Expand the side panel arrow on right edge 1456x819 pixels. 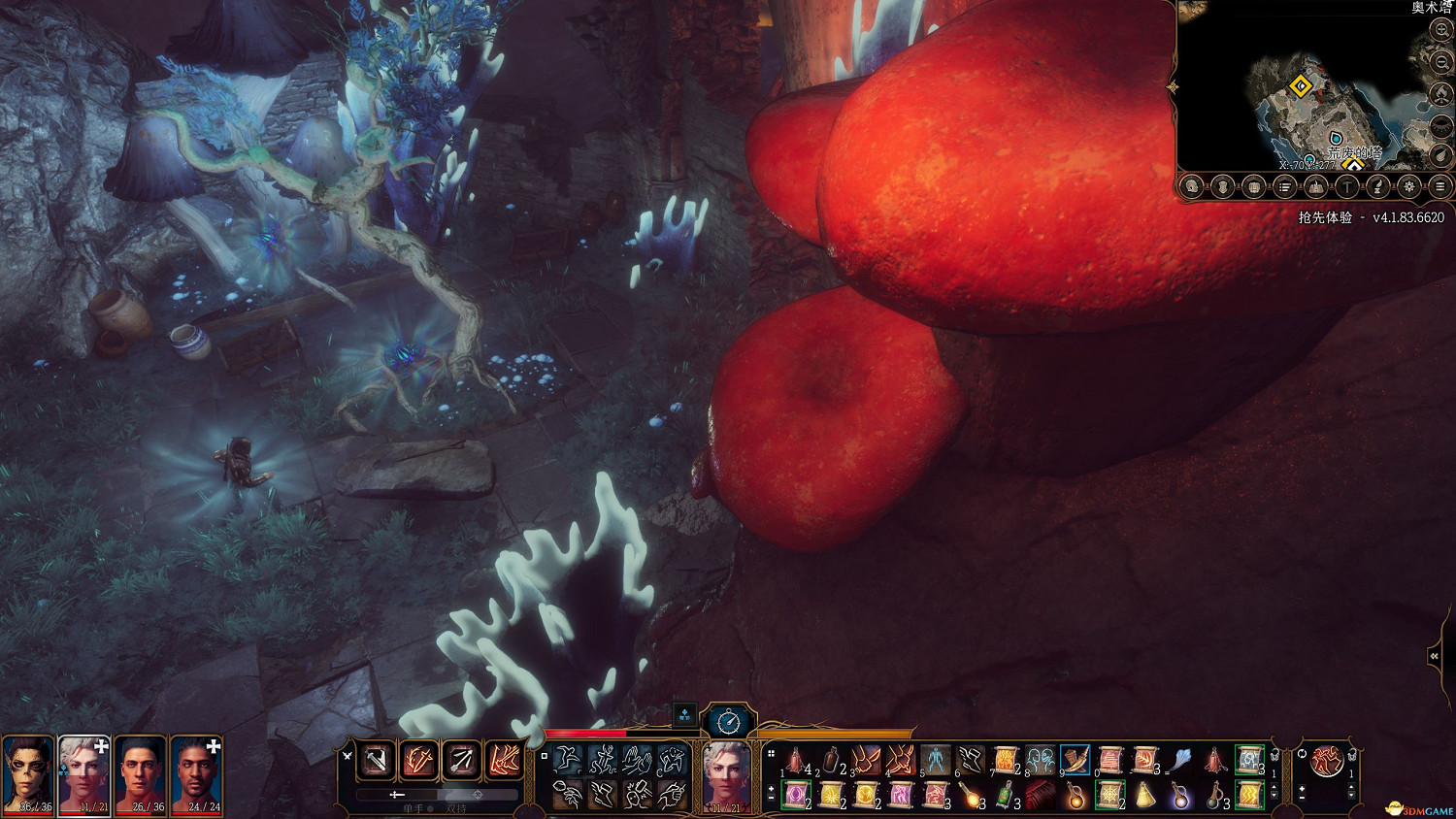pyautogui.click(x=1435, y=657)
